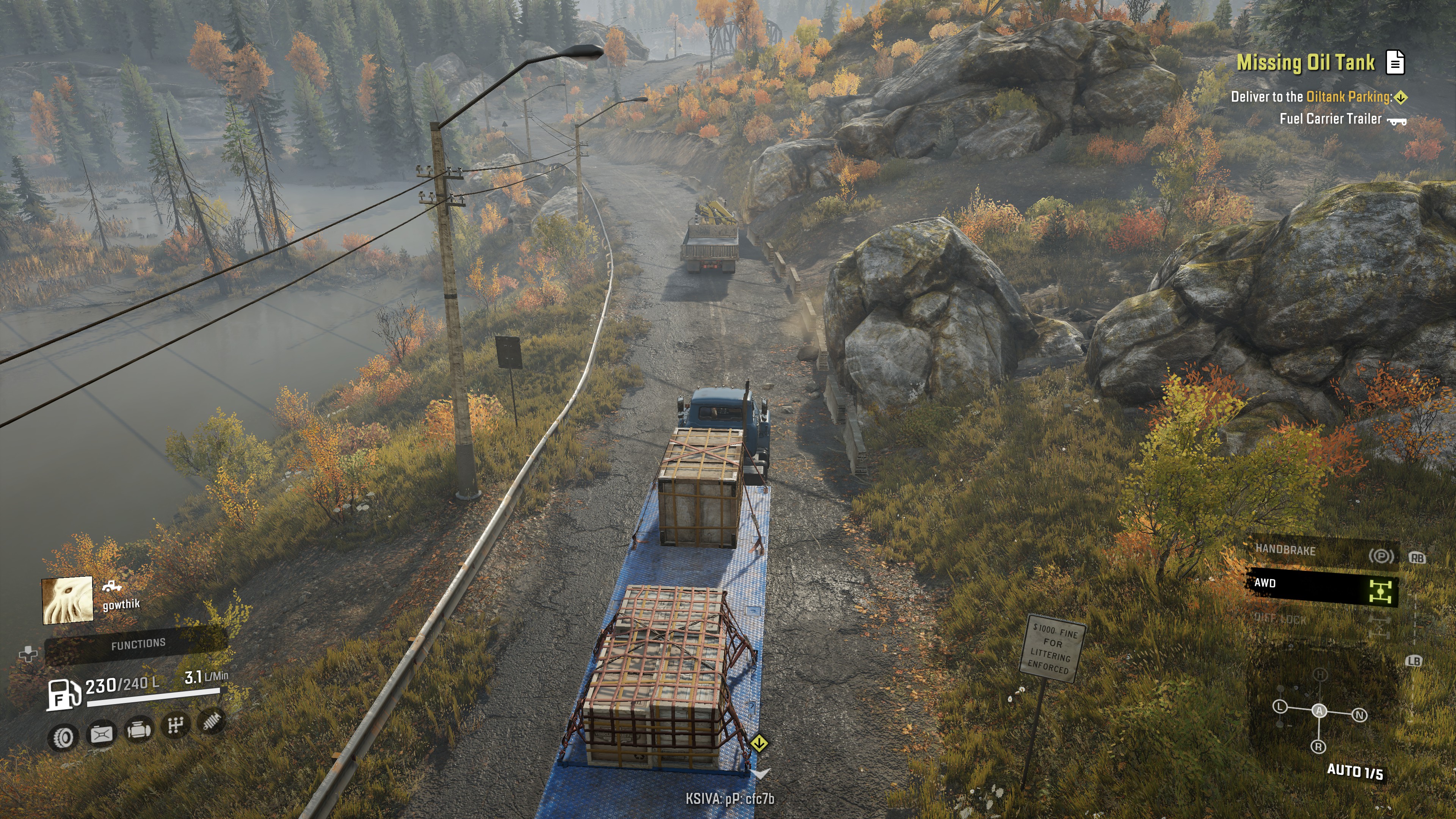
Task: Select the Auto (A) gear position
Action: pyautogui.click(x=1319, y=711)
